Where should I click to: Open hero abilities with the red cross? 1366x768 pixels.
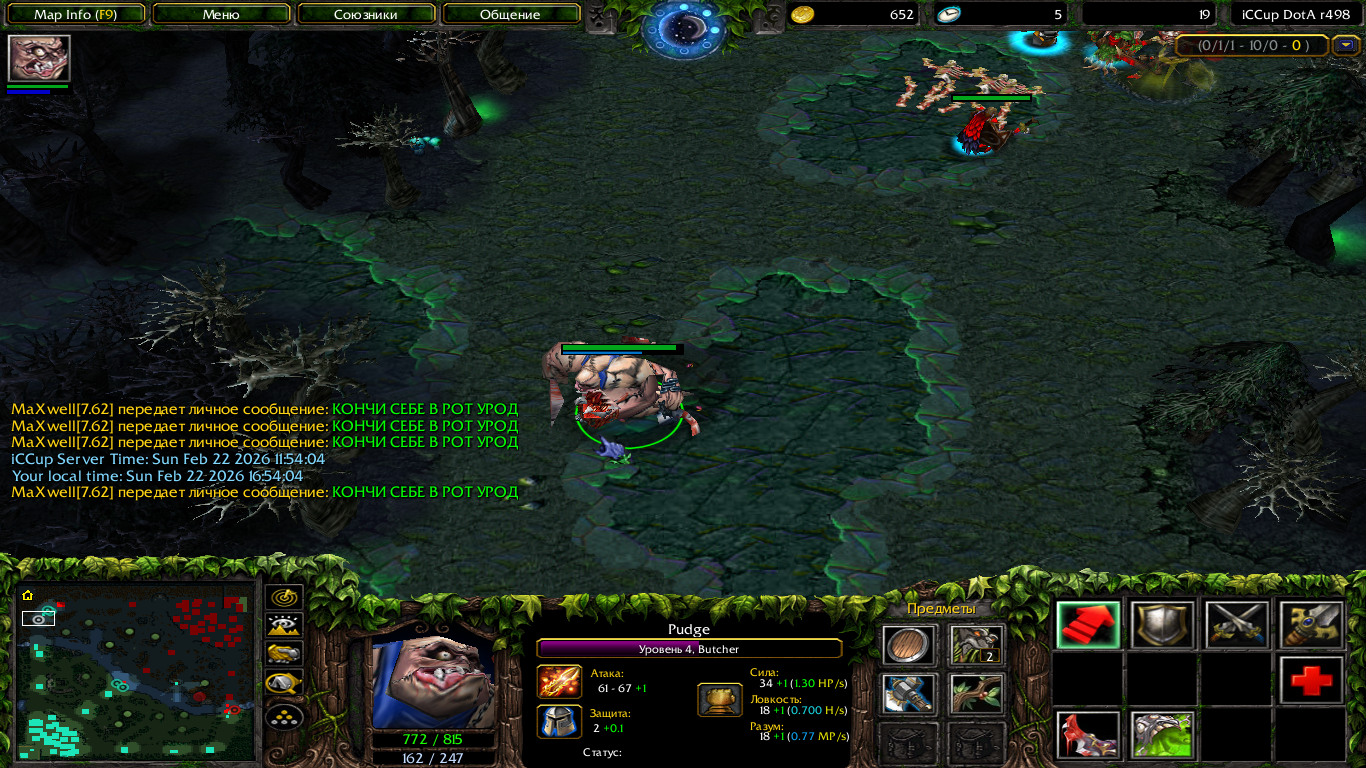[1311, 681]
